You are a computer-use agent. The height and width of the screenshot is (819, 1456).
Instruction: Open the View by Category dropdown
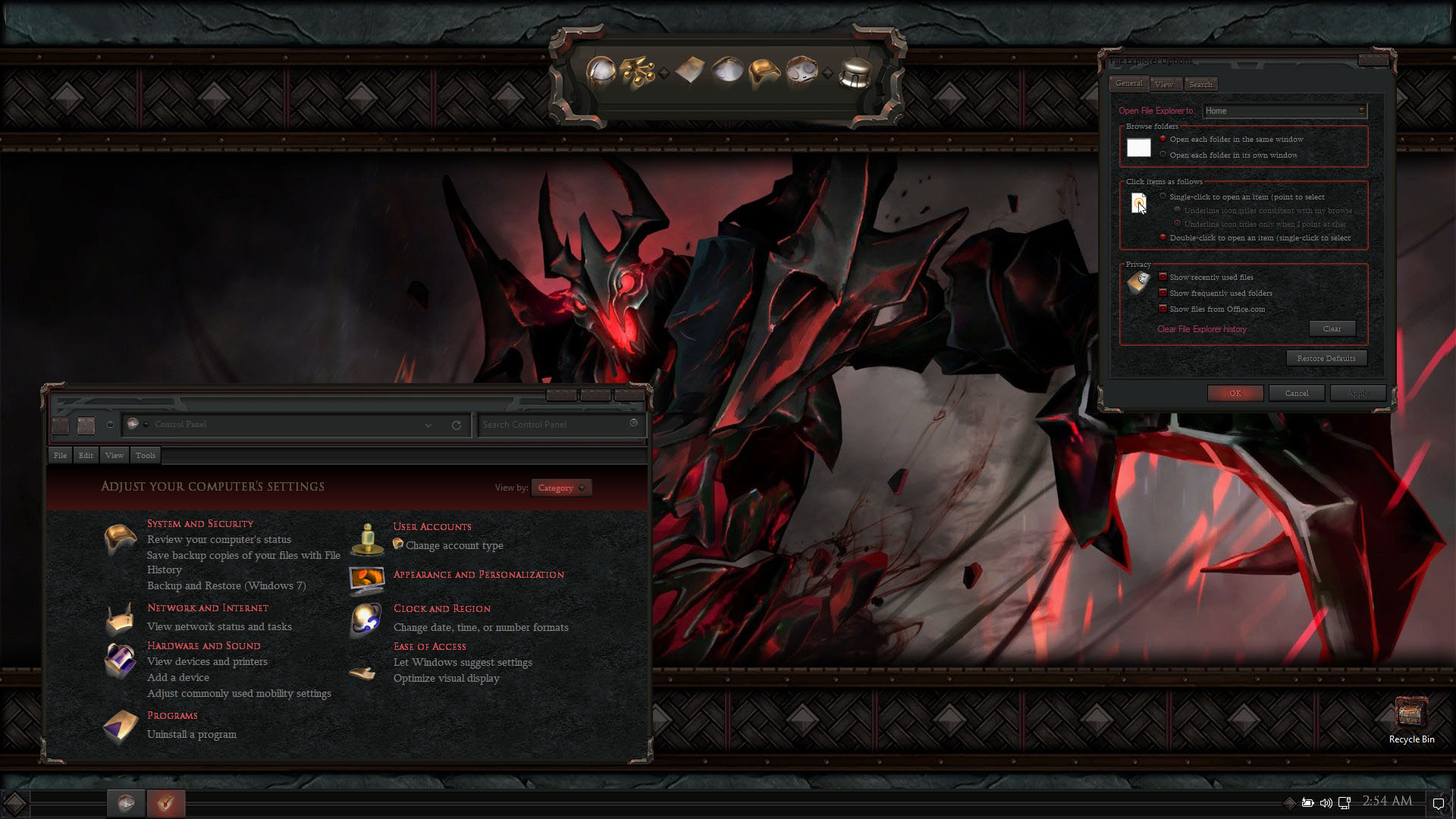tap(561, 488)
